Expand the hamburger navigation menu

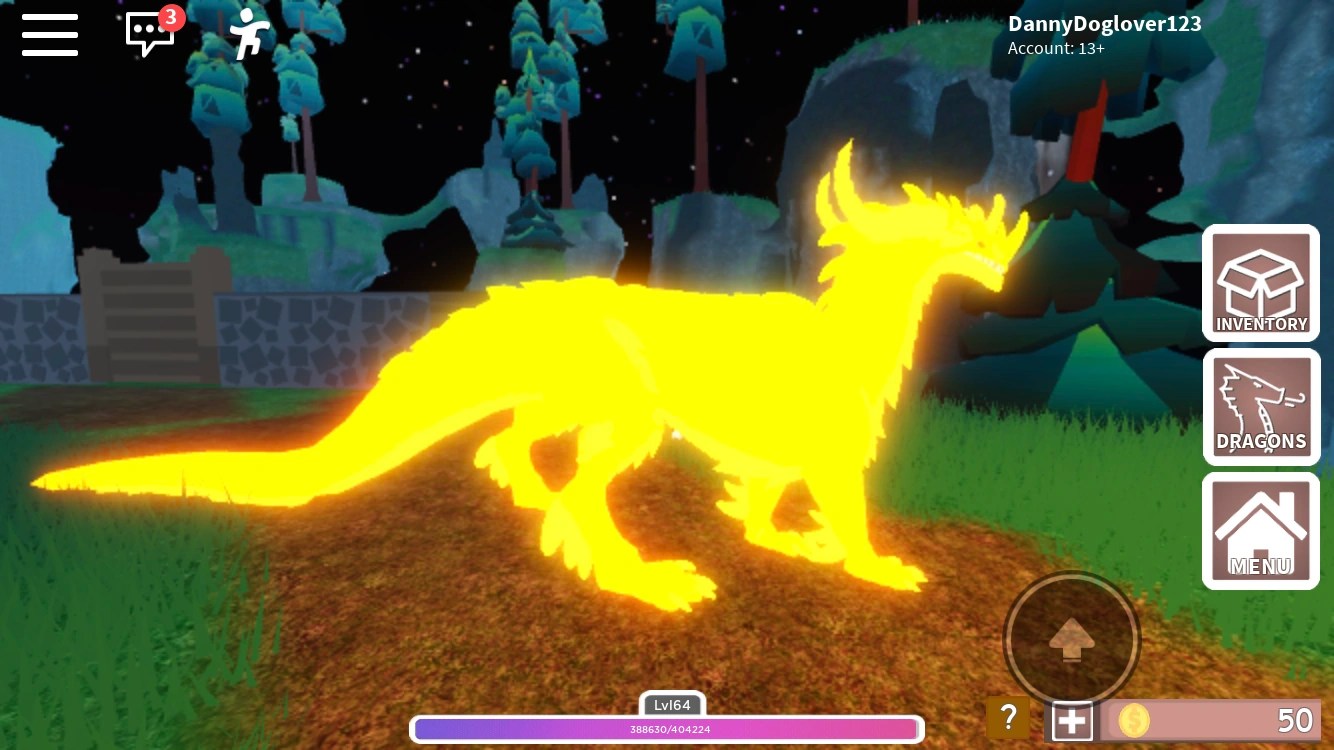[x=49, y=35]
